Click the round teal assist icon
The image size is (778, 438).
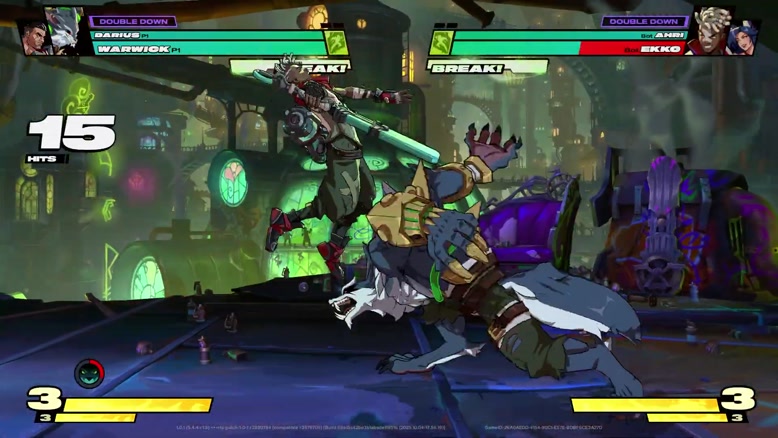tap(89, 373)
